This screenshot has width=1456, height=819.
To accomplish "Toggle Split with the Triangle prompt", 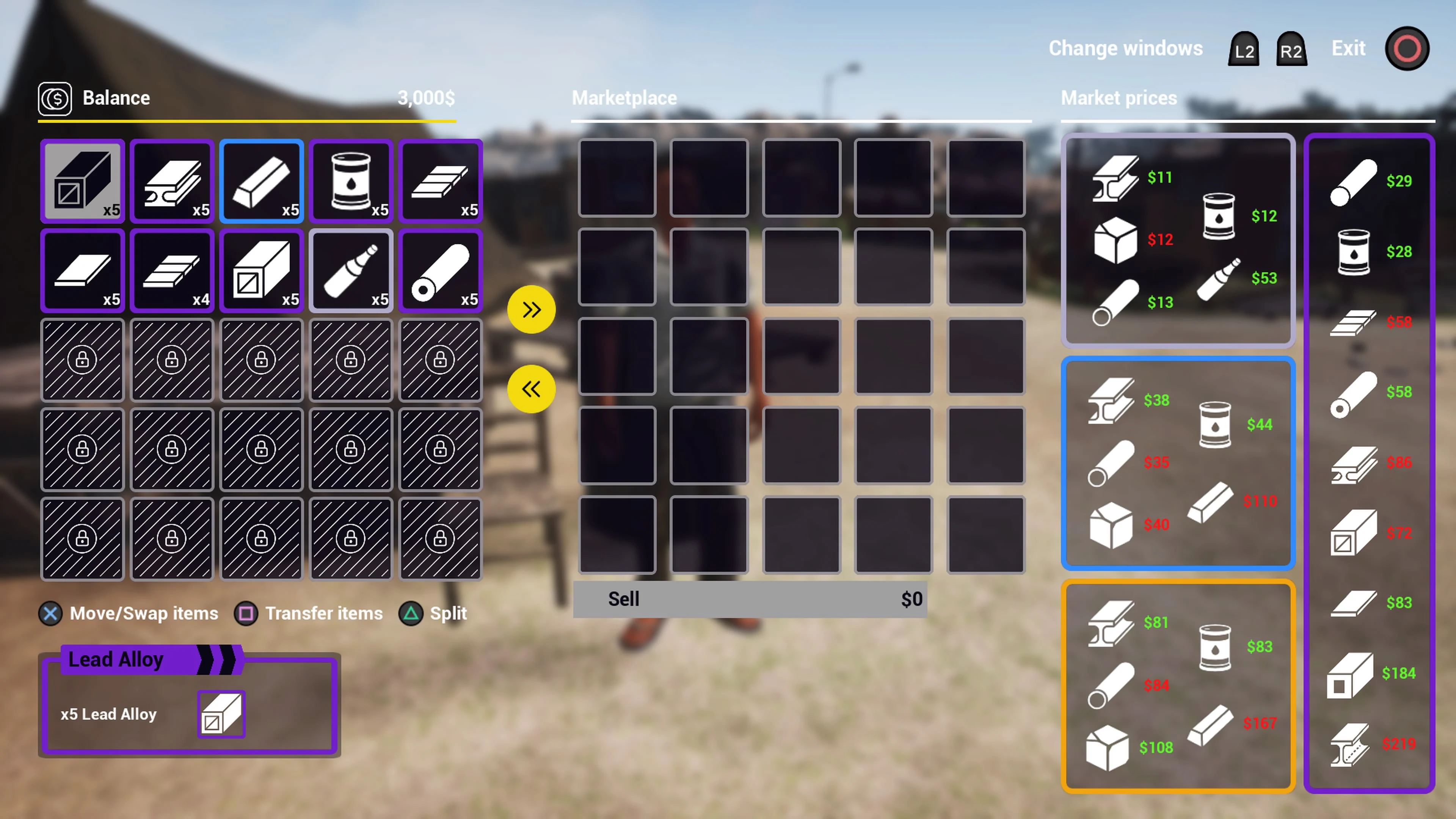I will (411, 613).
